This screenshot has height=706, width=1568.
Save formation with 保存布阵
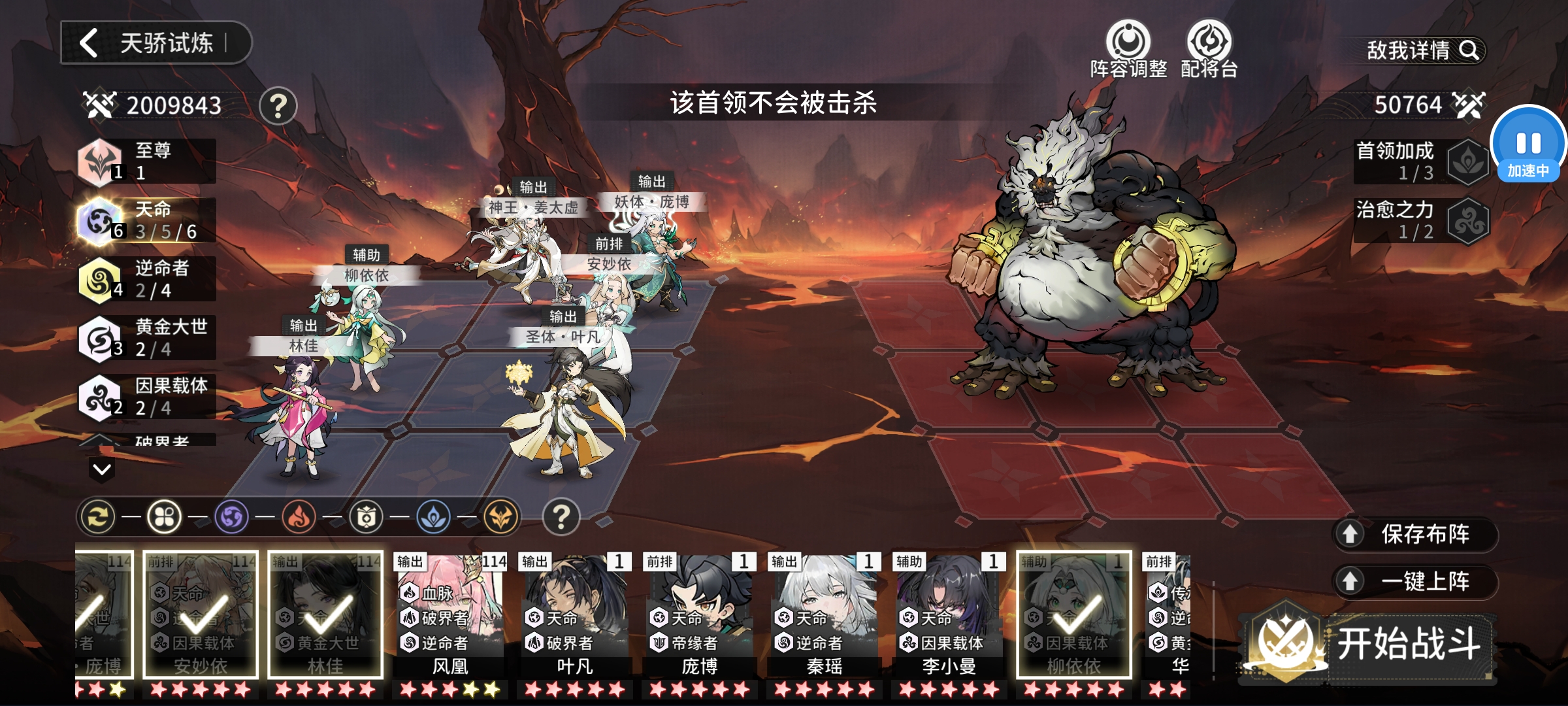[1415, 534]
